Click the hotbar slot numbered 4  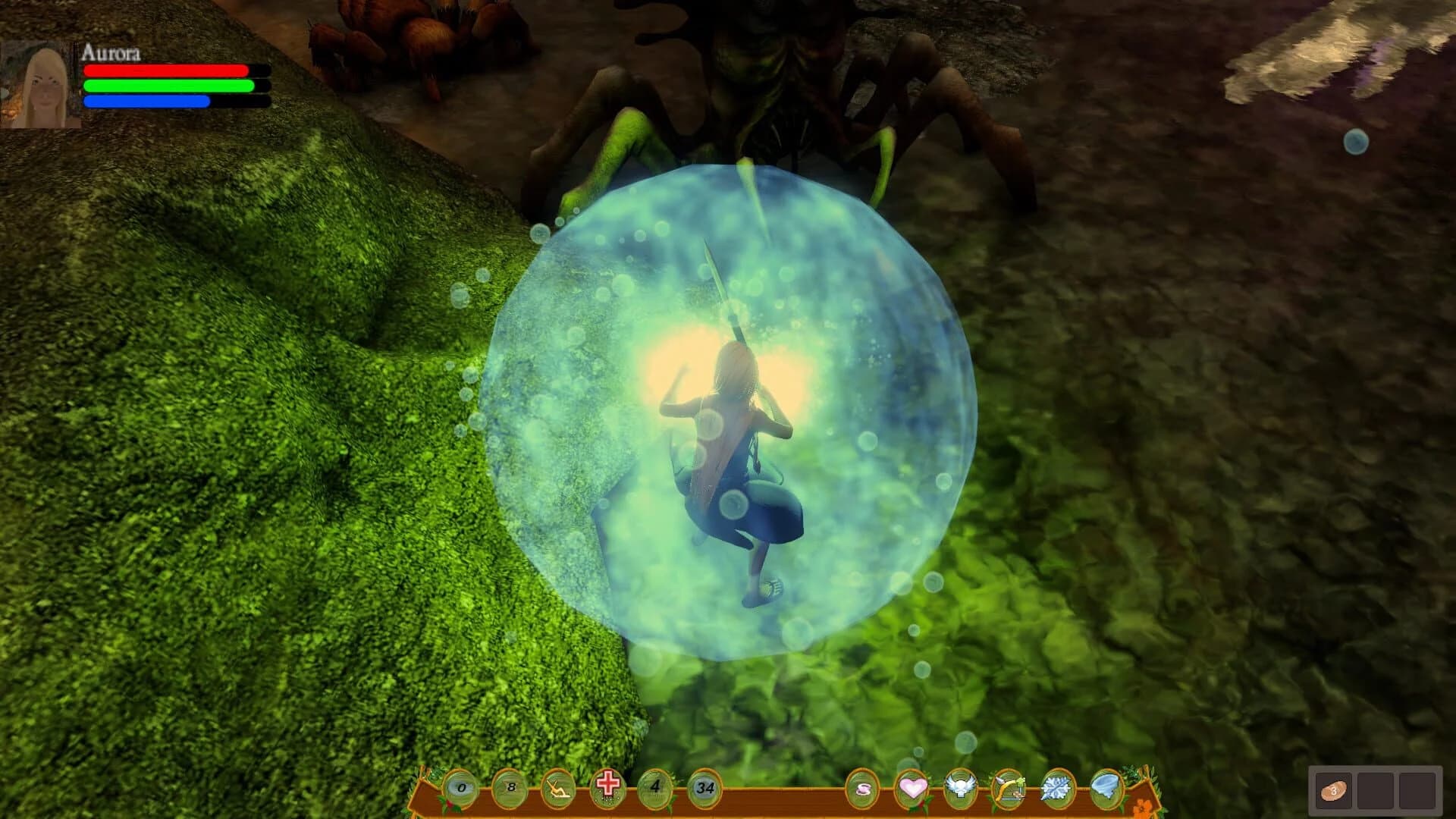654,787
